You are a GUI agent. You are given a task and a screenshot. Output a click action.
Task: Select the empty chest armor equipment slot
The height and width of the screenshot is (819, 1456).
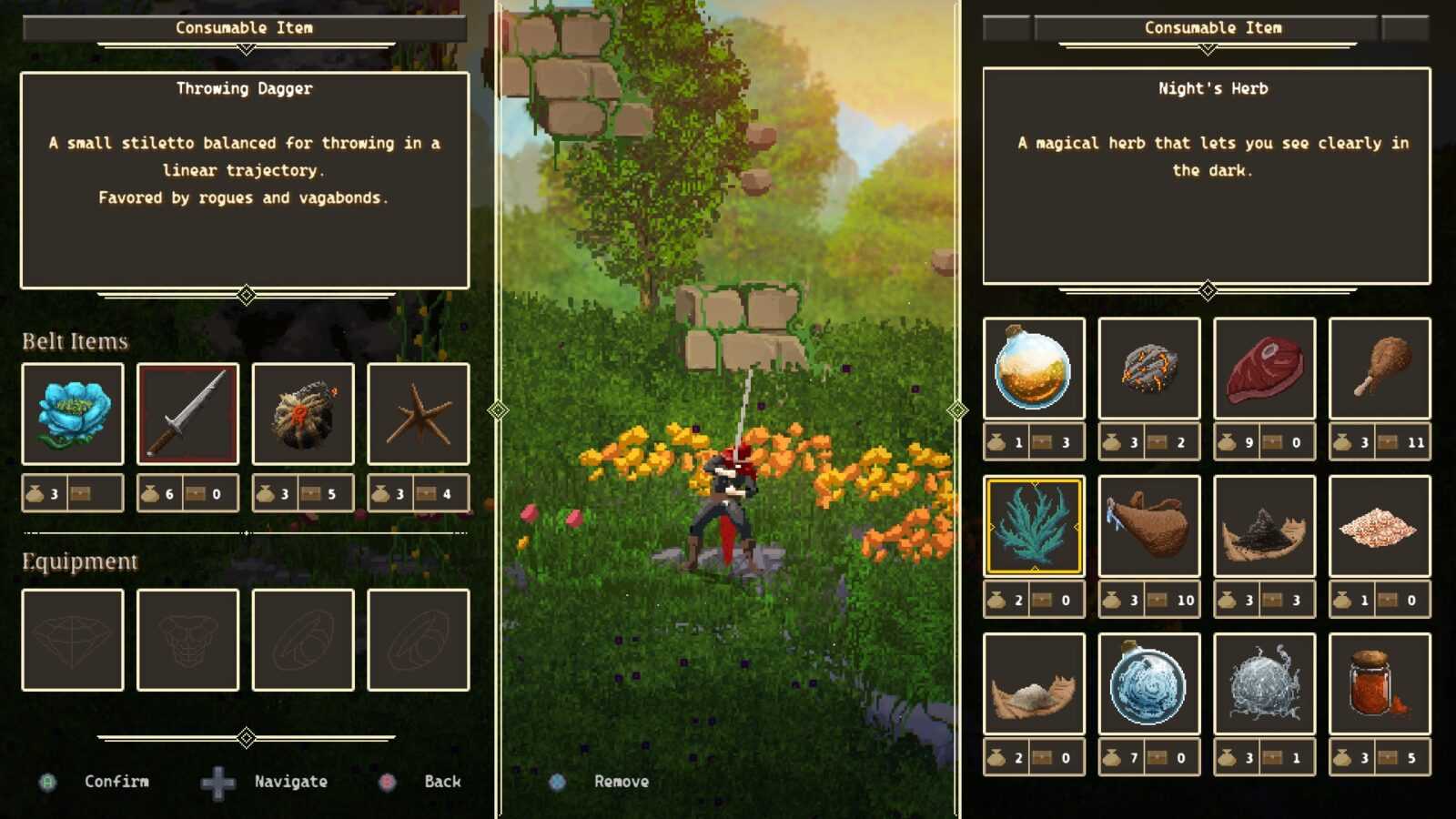187,640
